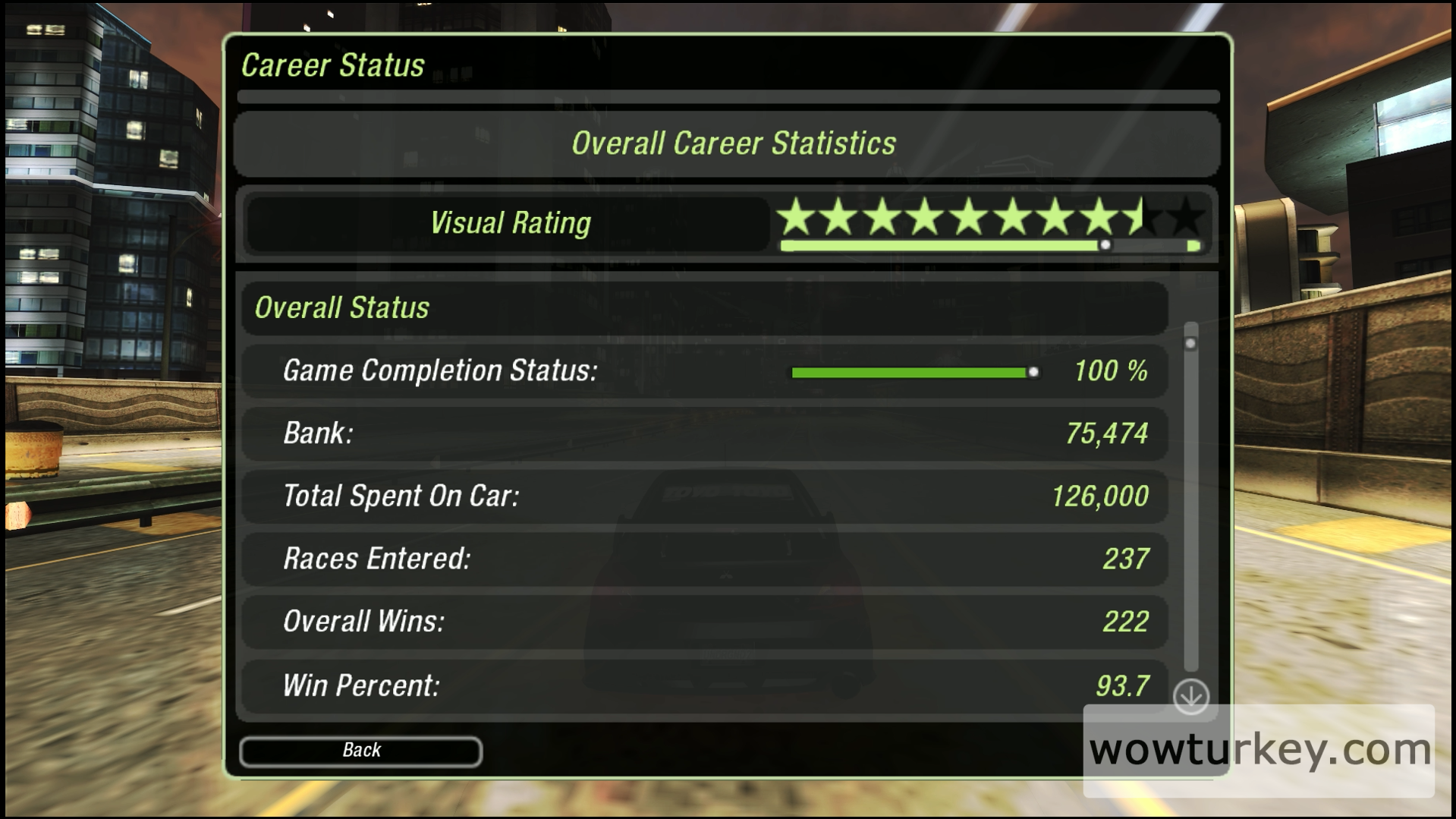Pick the Win Percent row
The width and height of the screenshot is (1456, 819).
pyautogui.click(x=704, y=686)
